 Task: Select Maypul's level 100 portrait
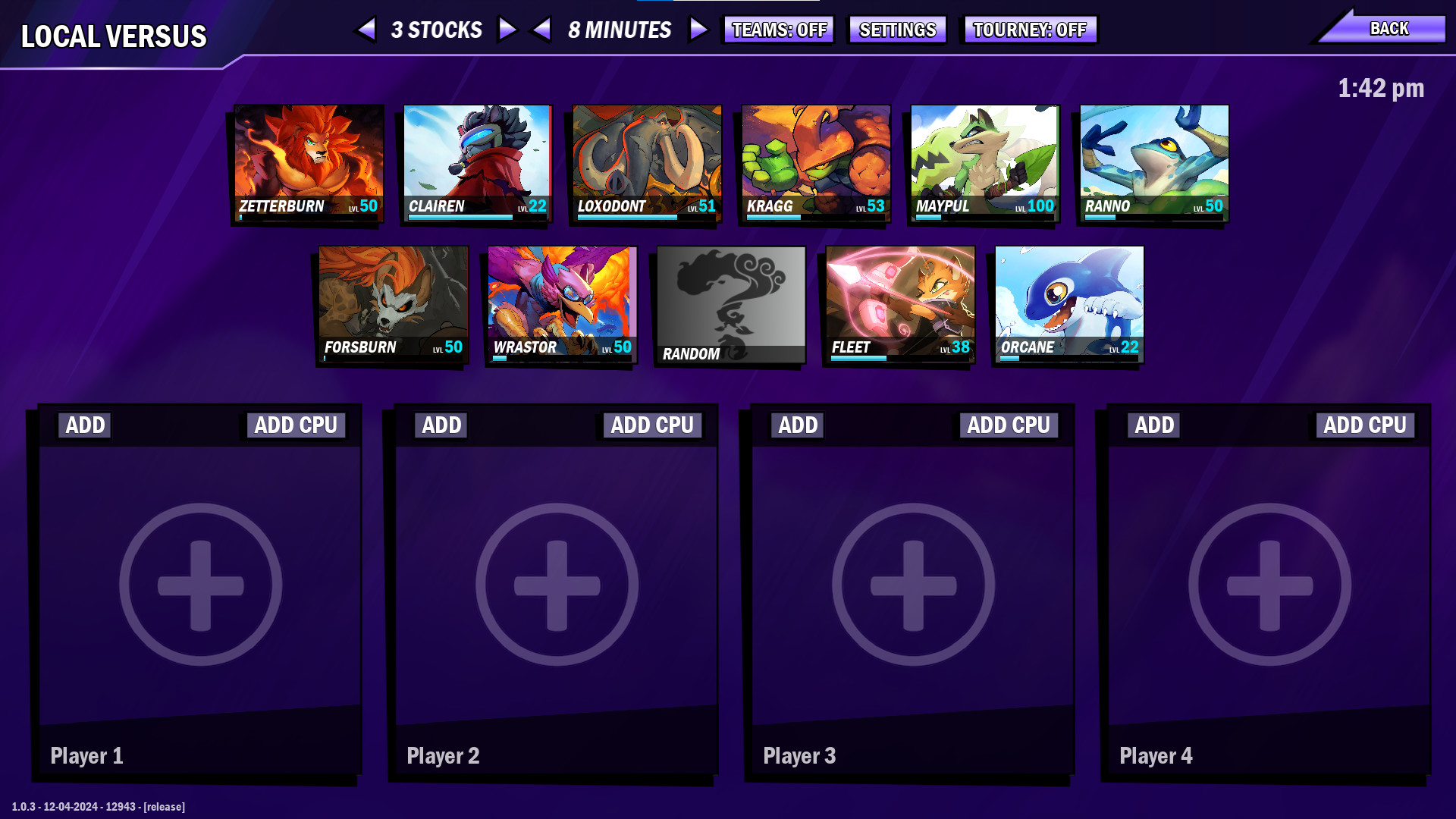click(x=984, y=159)
